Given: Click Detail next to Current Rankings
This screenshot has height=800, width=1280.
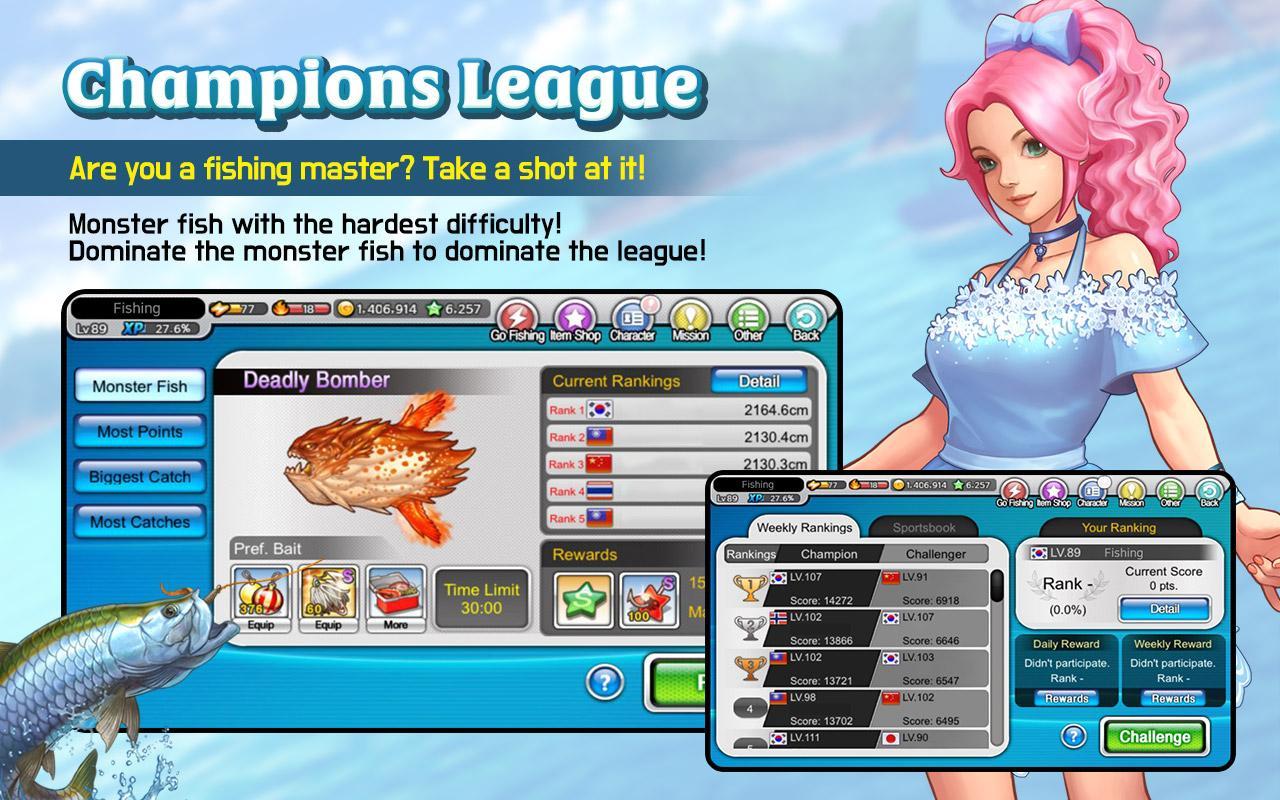Looking at the screenshot, I should pyautogui.click(x=760, y=381).
